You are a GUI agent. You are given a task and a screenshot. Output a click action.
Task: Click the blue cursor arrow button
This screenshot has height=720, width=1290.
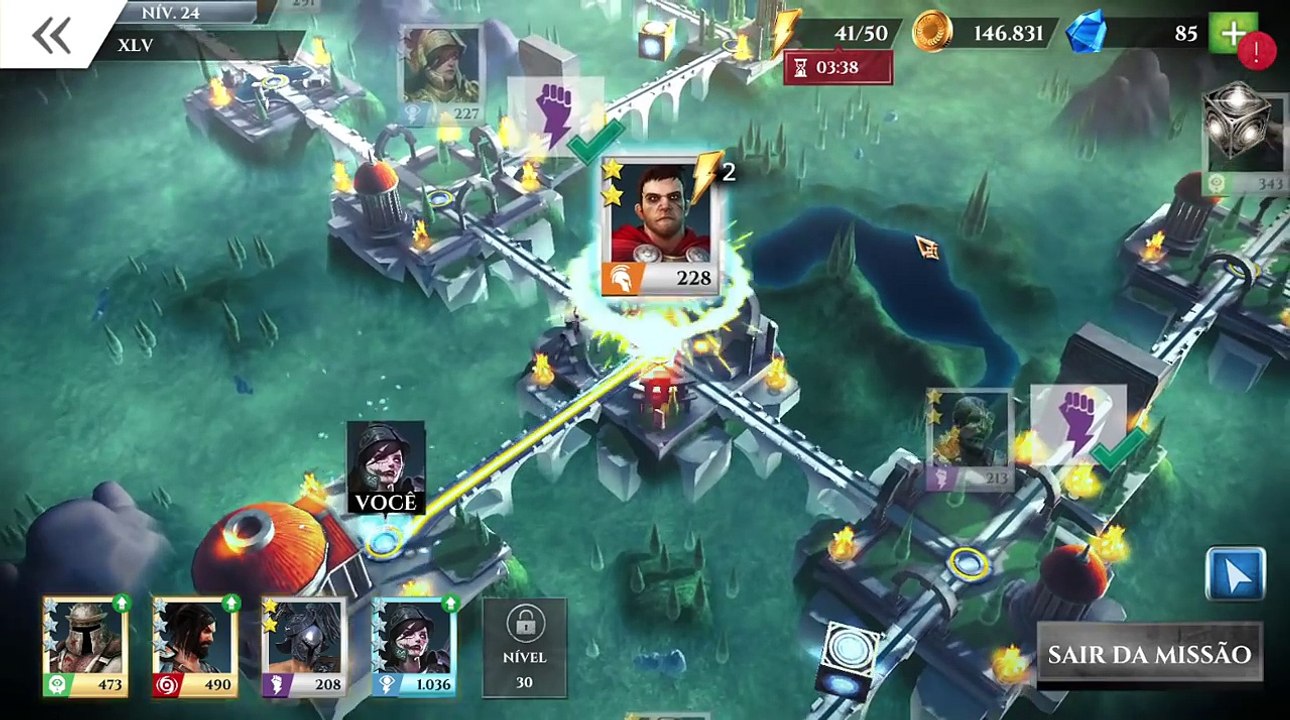tap(1235, 574)
